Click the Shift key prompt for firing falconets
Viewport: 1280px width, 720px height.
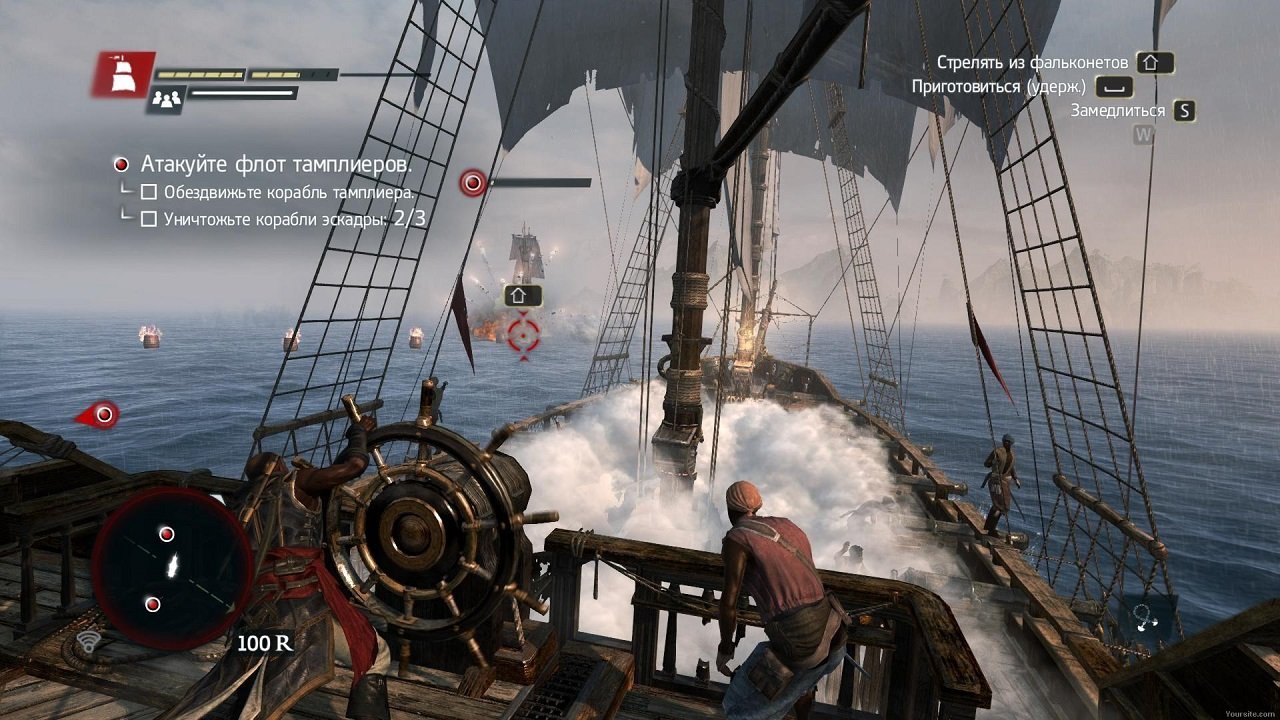point(1155,61)
